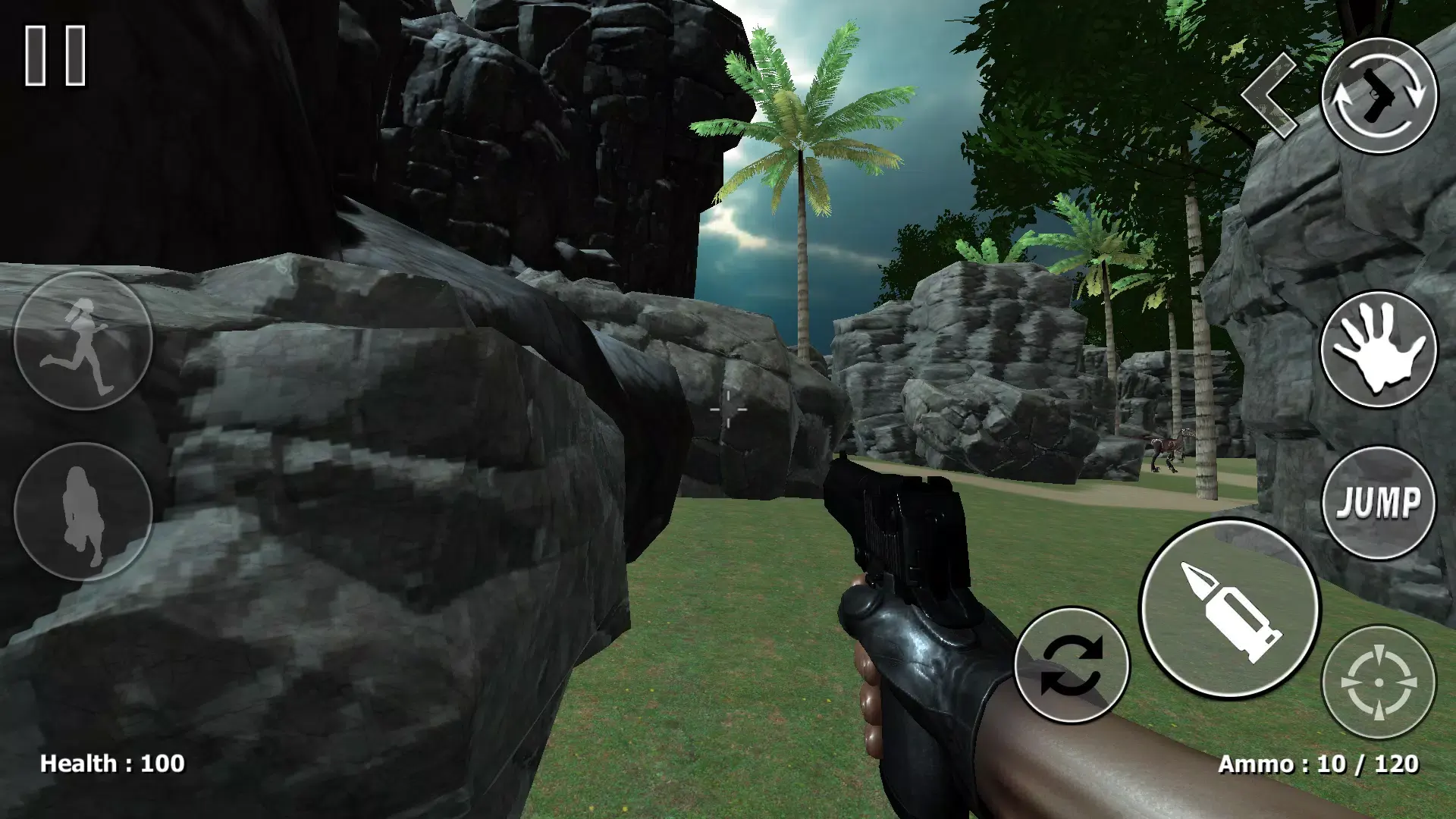Toggle the sprint running figure button

pyautogui.click(x=83, y=340)
